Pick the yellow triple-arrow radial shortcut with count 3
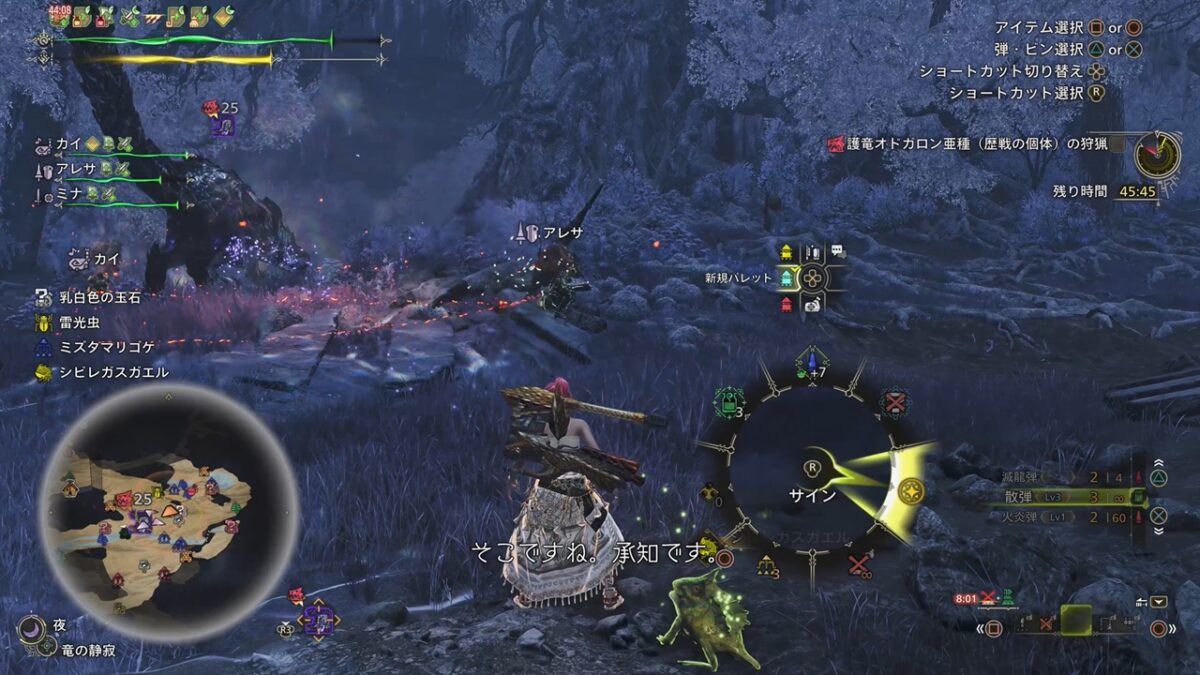This screenshot has width=1200, height=675. (x=768, y=567)
